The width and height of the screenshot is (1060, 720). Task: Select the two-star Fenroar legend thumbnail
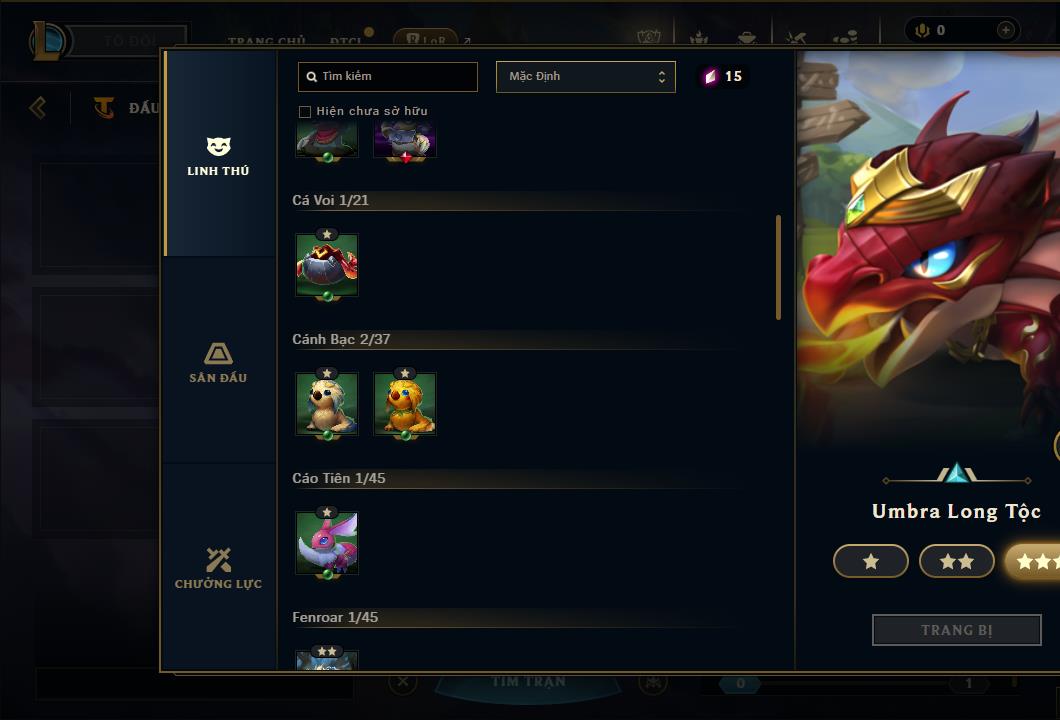click(x=327, y=660)
